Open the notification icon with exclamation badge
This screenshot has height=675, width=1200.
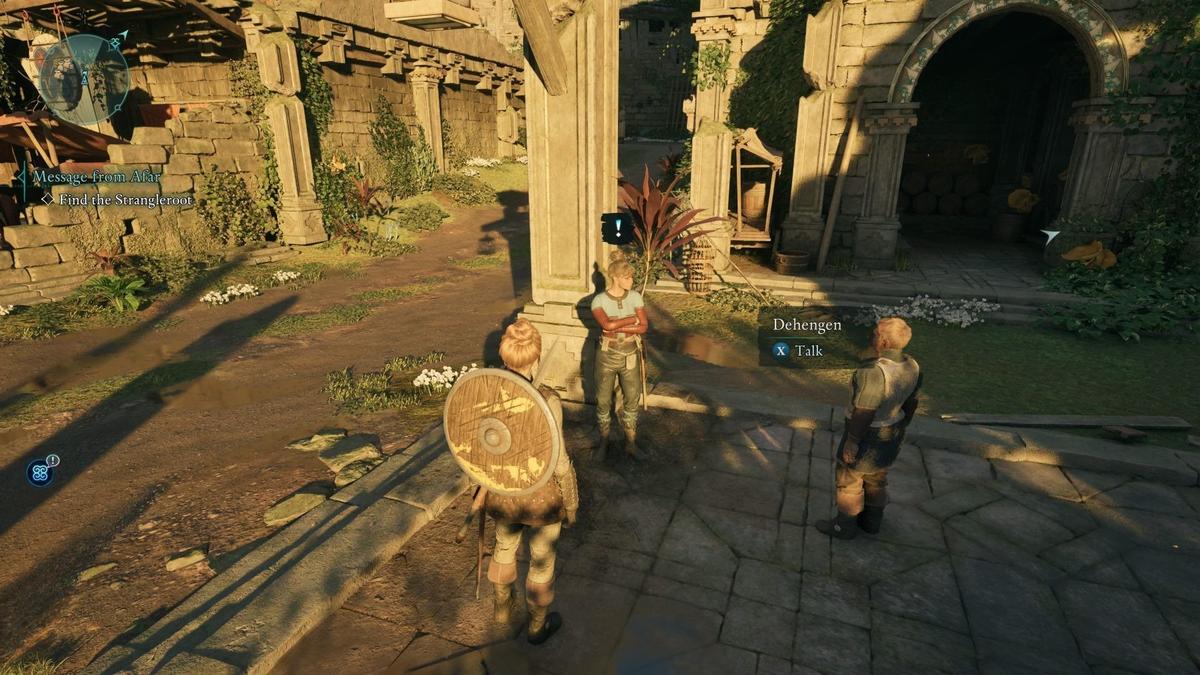pos(41,471)
